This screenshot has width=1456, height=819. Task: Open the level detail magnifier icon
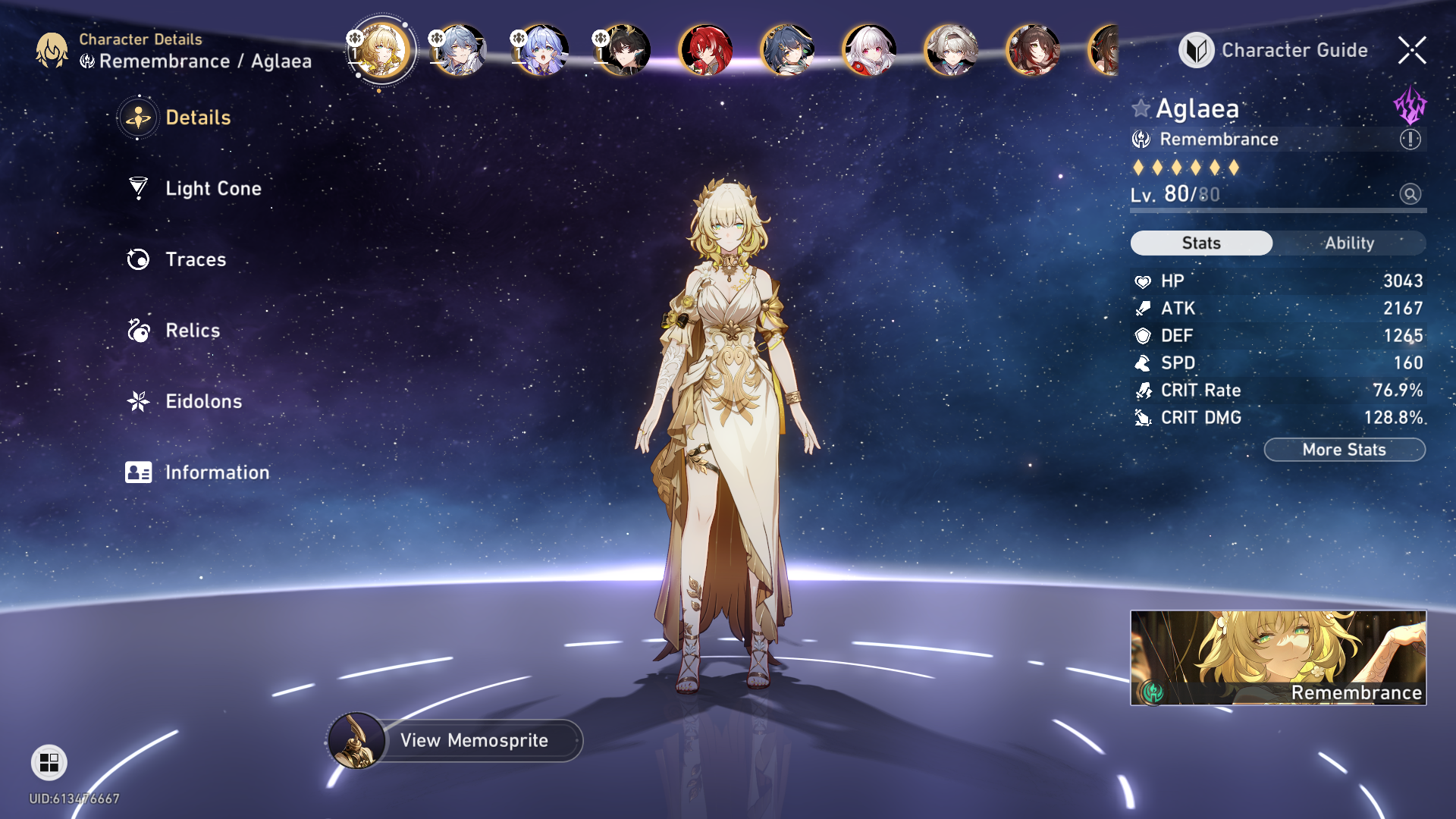pos(1410,194)
